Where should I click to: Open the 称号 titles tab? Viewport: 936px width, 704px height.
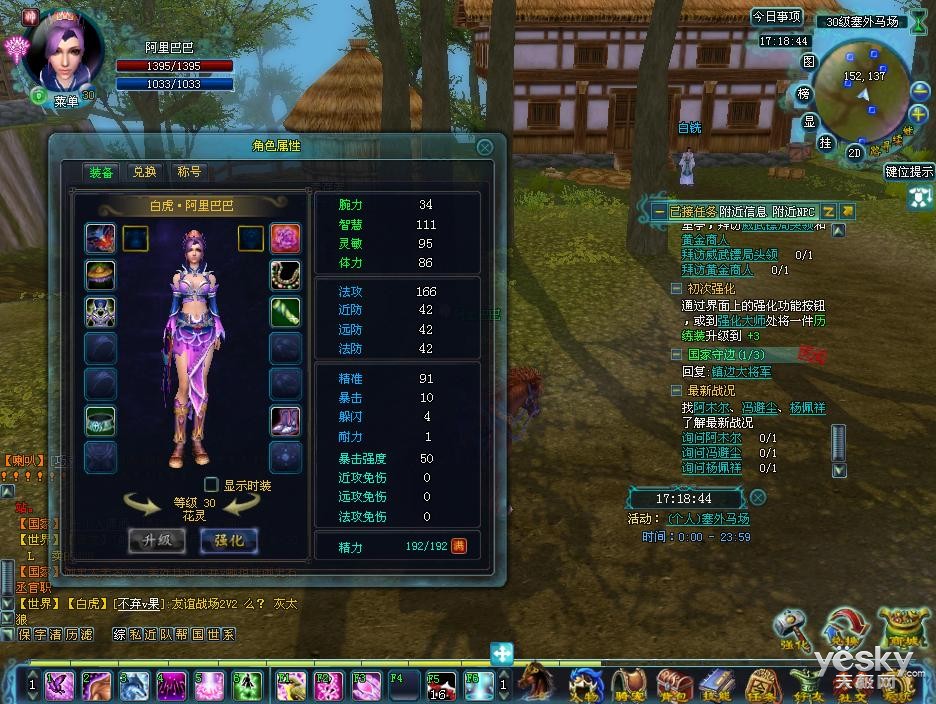189,172
